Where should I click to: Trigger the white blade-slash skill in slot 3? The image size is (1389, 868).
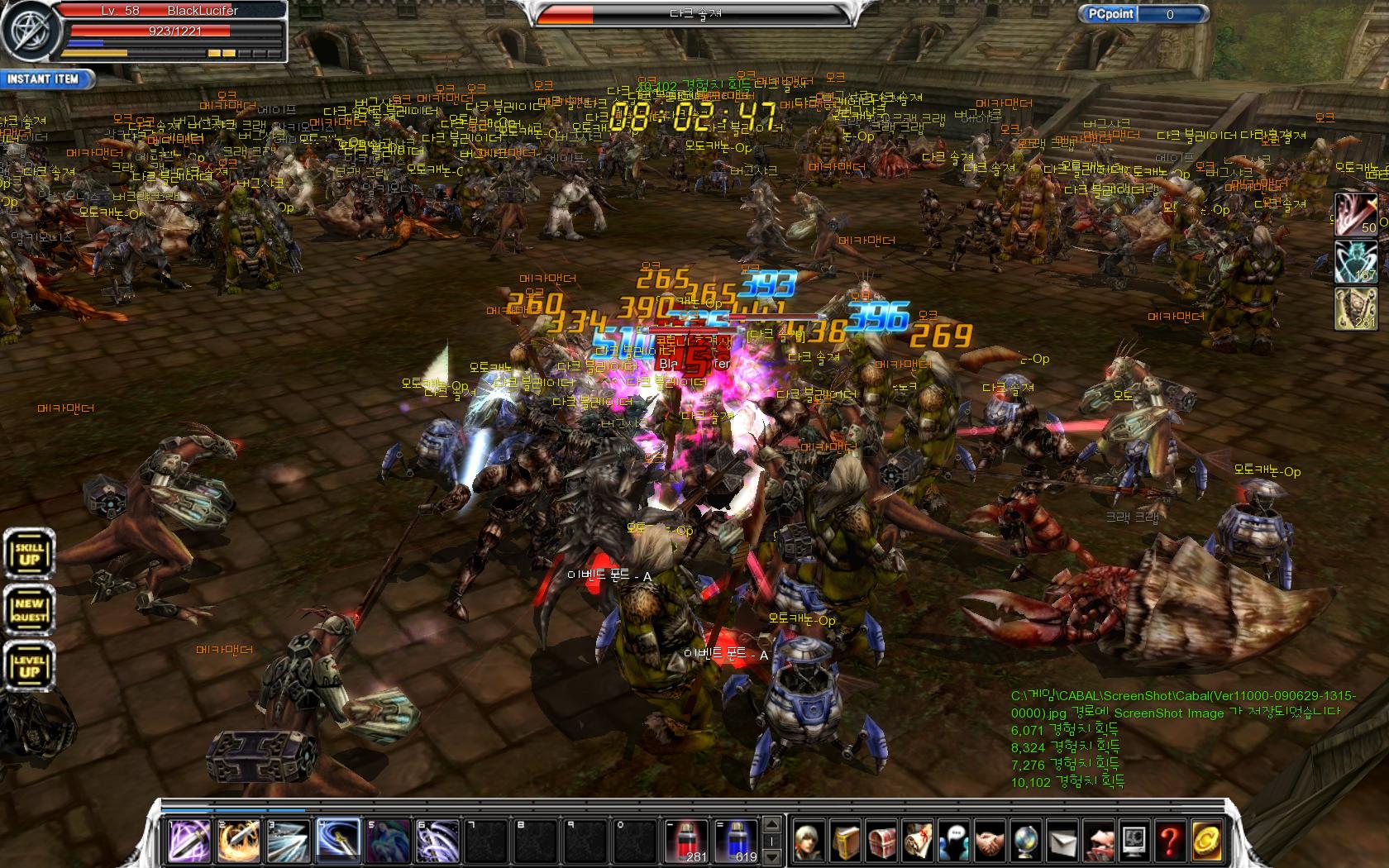tap(289, 841)
